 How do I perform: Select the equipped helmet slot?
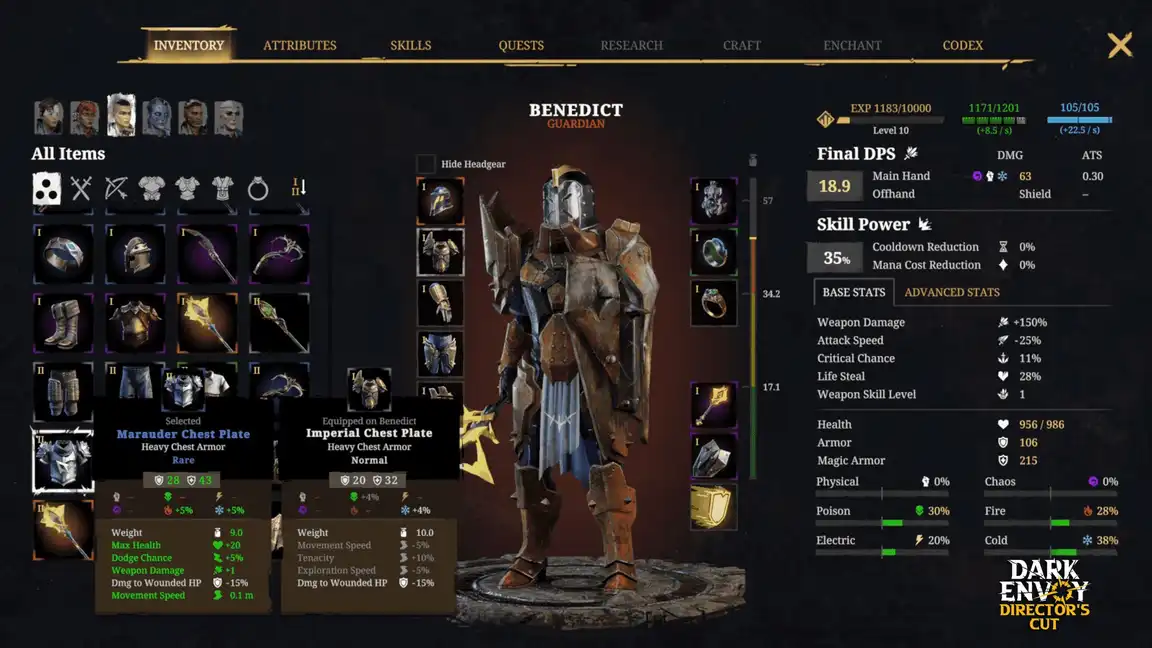[440, 201]
